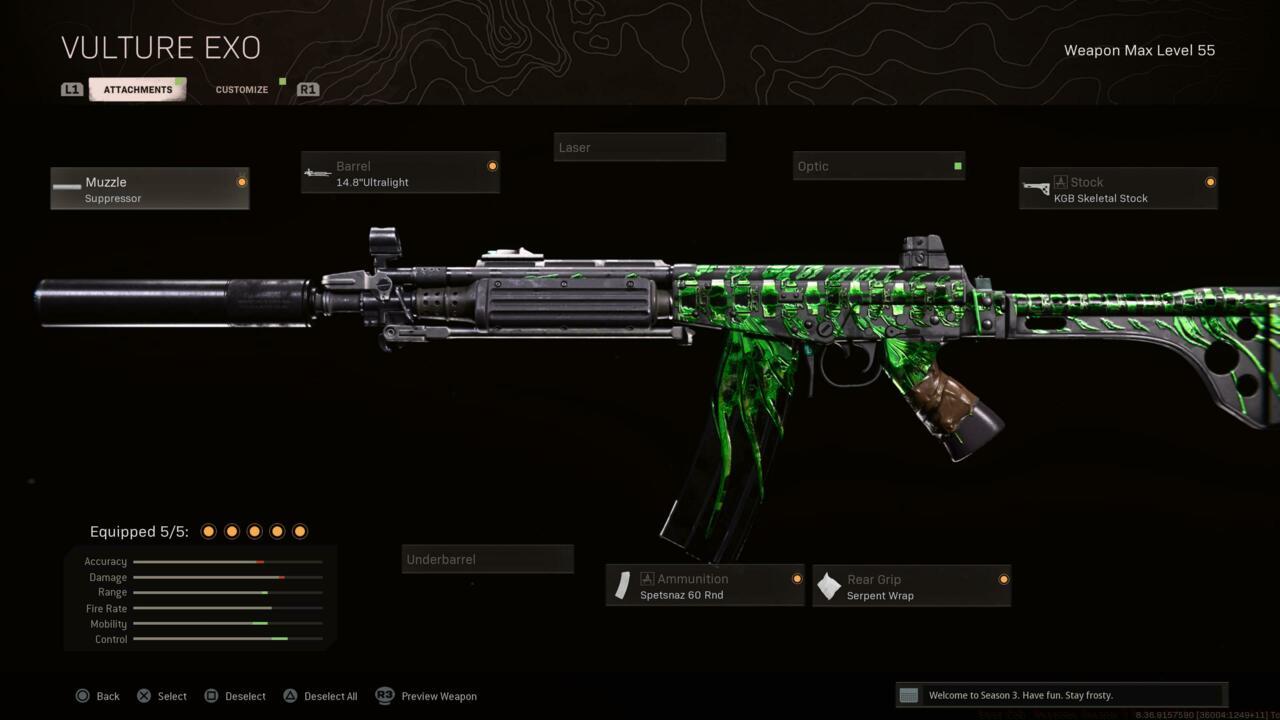Open the Rear Grip Serpent Wrap slot

911,586
